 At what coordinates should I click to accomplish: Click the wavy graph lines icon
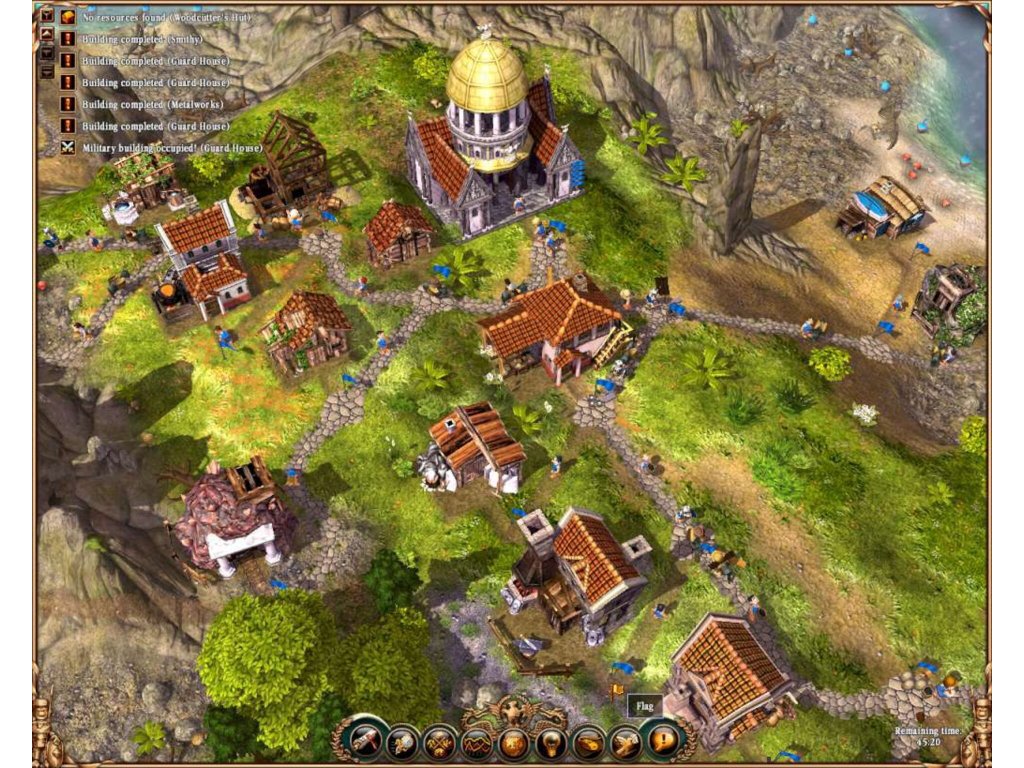click(x=476, y=742)
